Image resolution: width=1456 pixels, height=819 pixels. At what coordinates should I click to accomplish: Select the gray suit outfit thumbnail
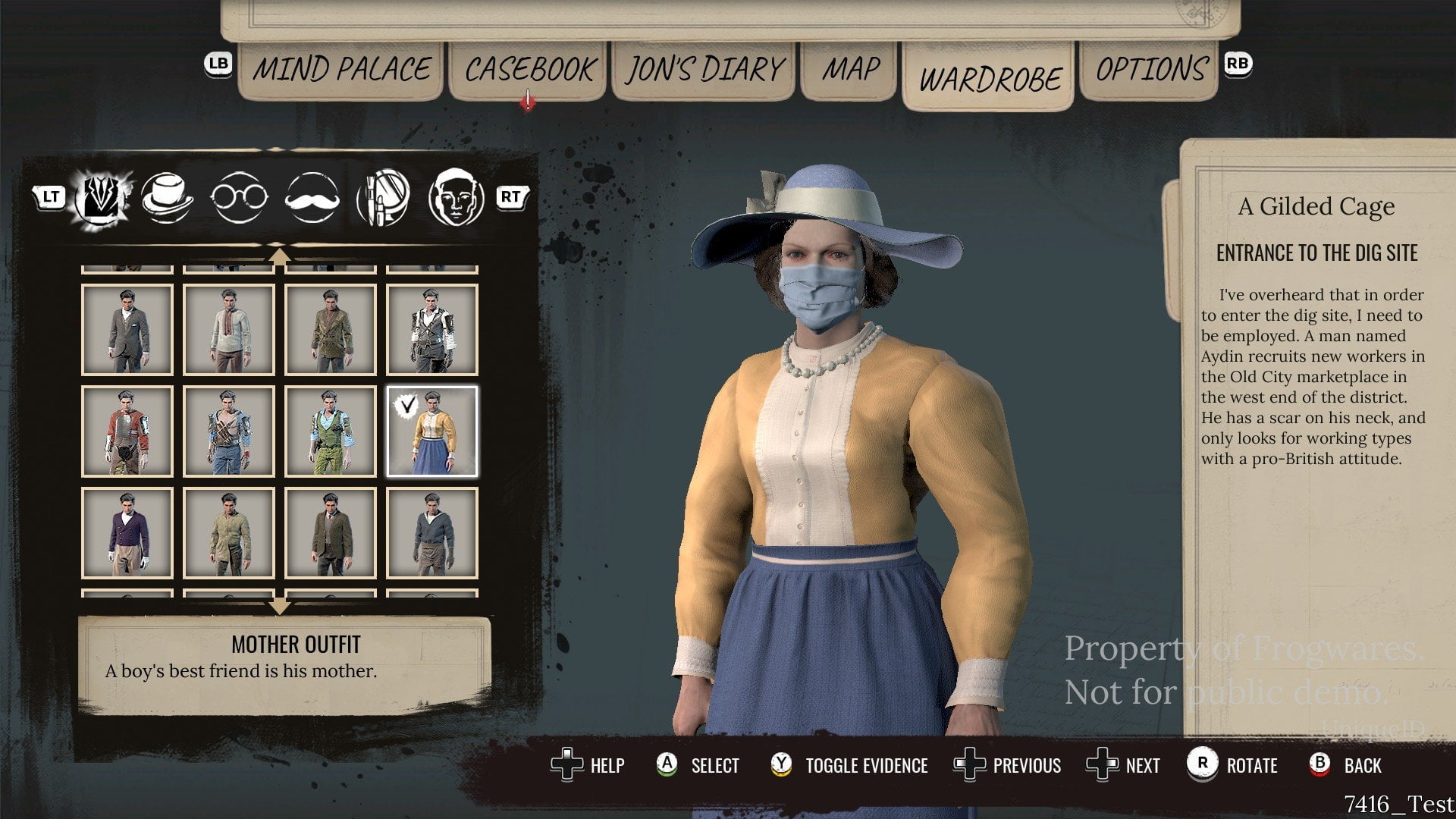(127, 330)
